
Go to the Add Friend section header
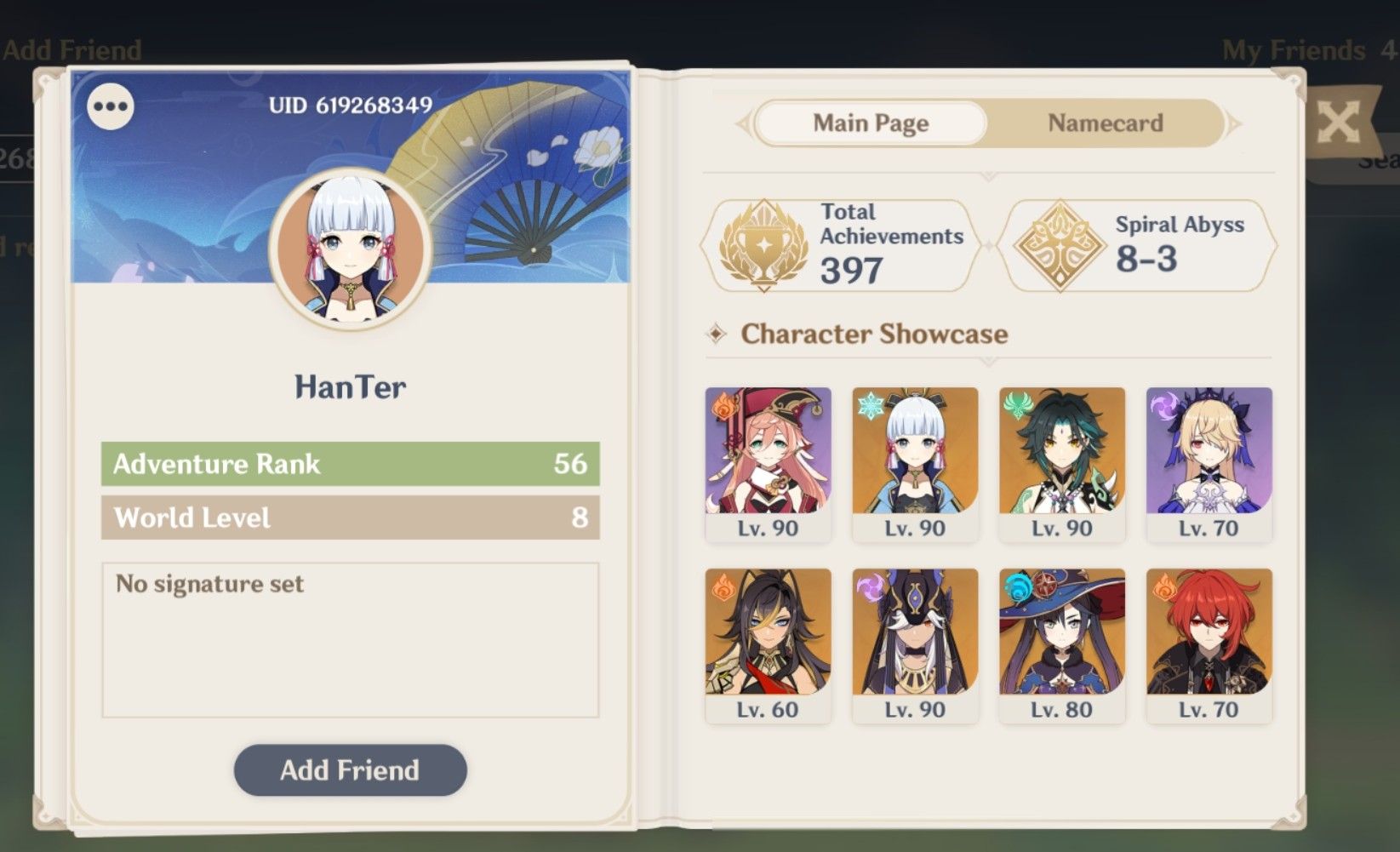click(x=72, y=50)
